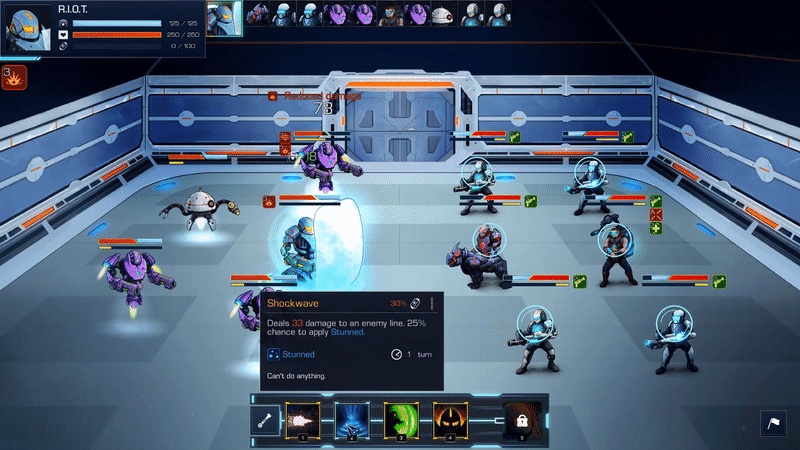
Task: Pick the dark beast portrait in turn order
Action: (257, 13)
